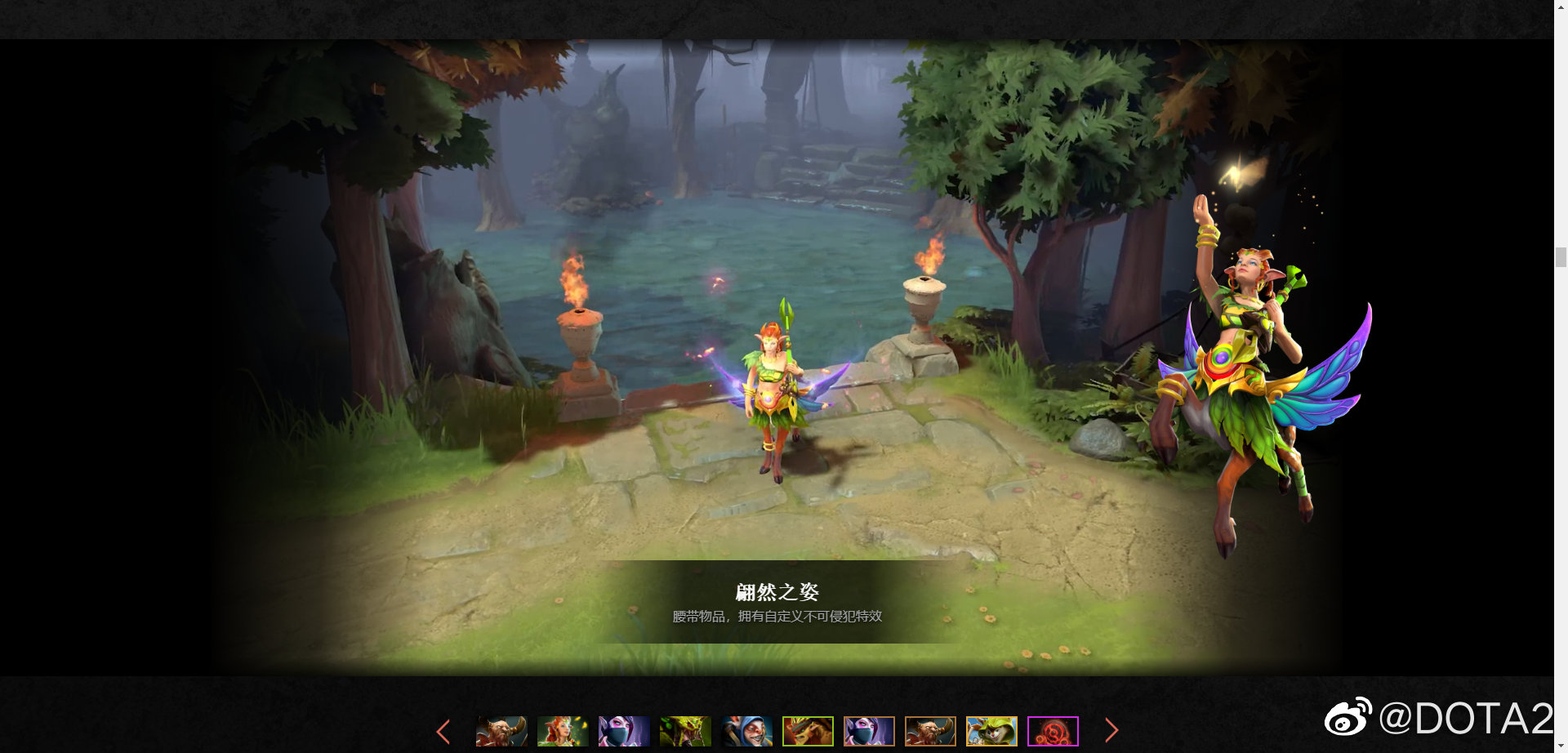This screenshot has height=753, width=1568.
Task: Select the Enchantress portrait thumbnail
Action: pyautogui.click(x=560, y=731)
